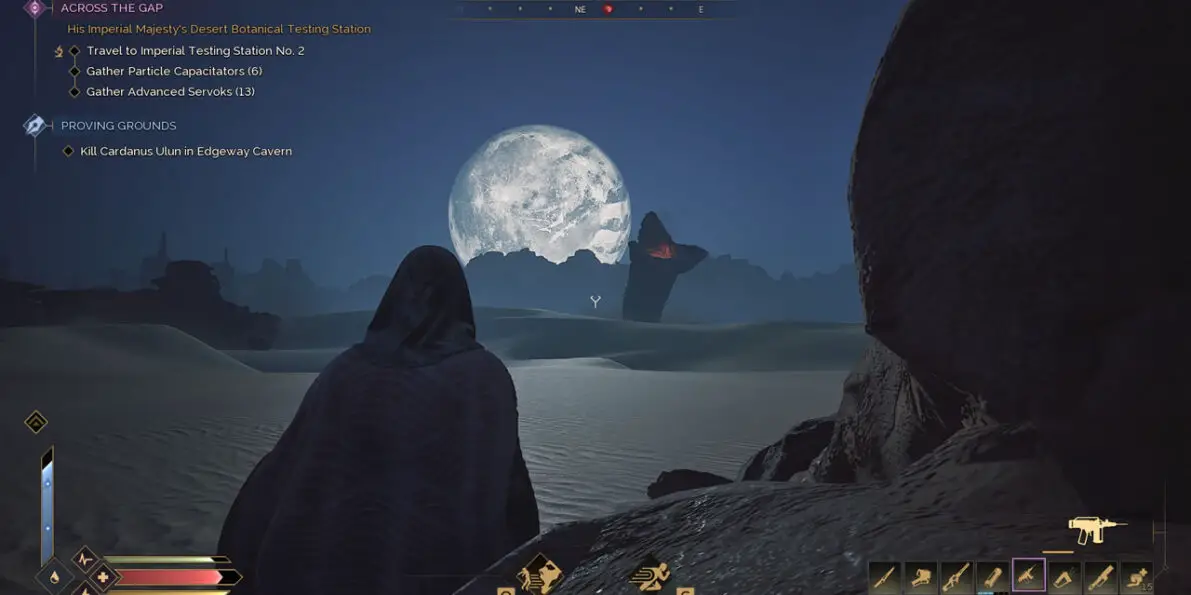Select the knife slot in the hotbar
The width and height of the screenshot is (1191, 595).
click(x=885, y=576)
